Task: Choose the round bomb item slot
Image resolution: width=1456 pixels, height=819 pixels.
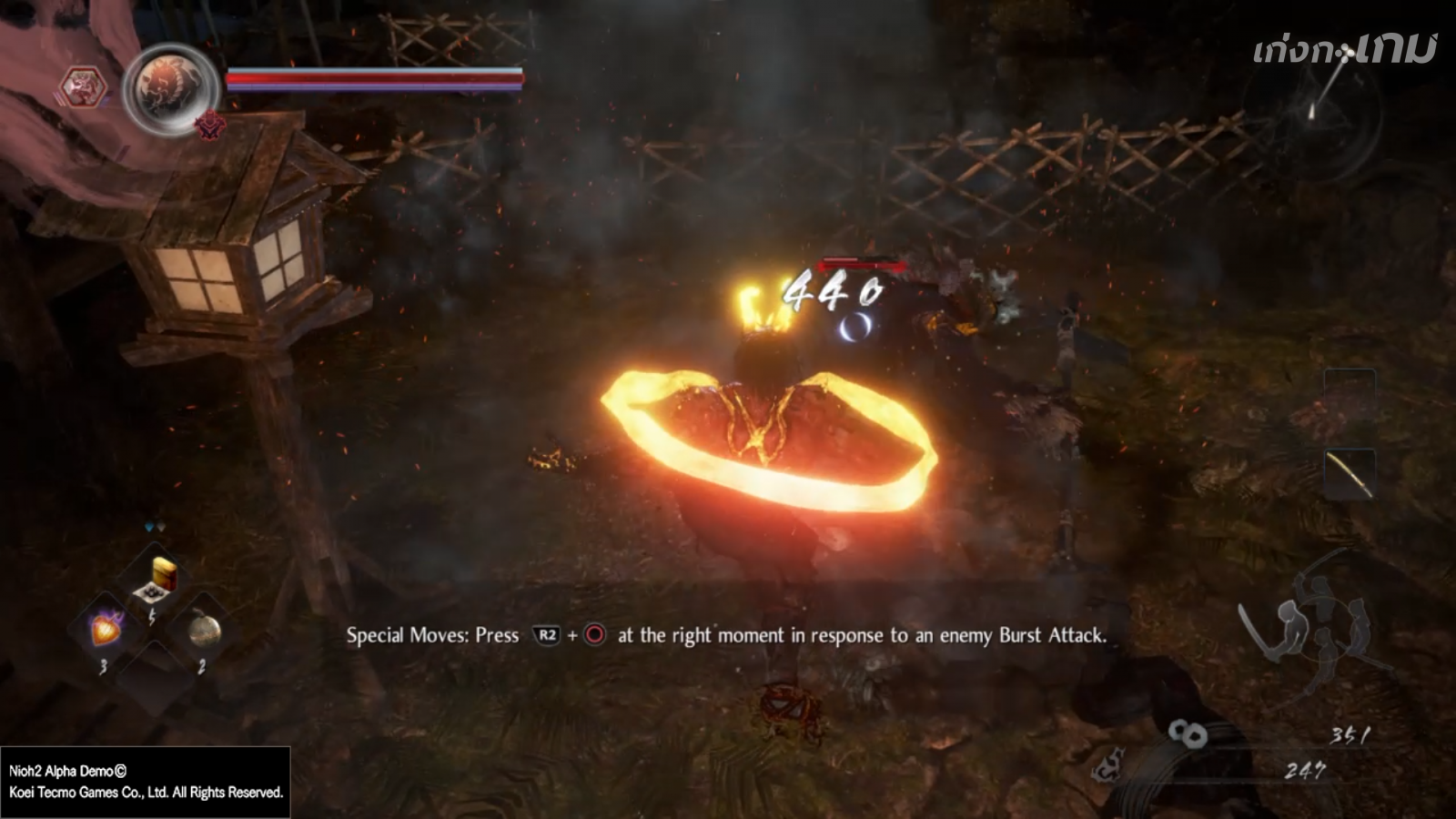Action: click(204, 630)
